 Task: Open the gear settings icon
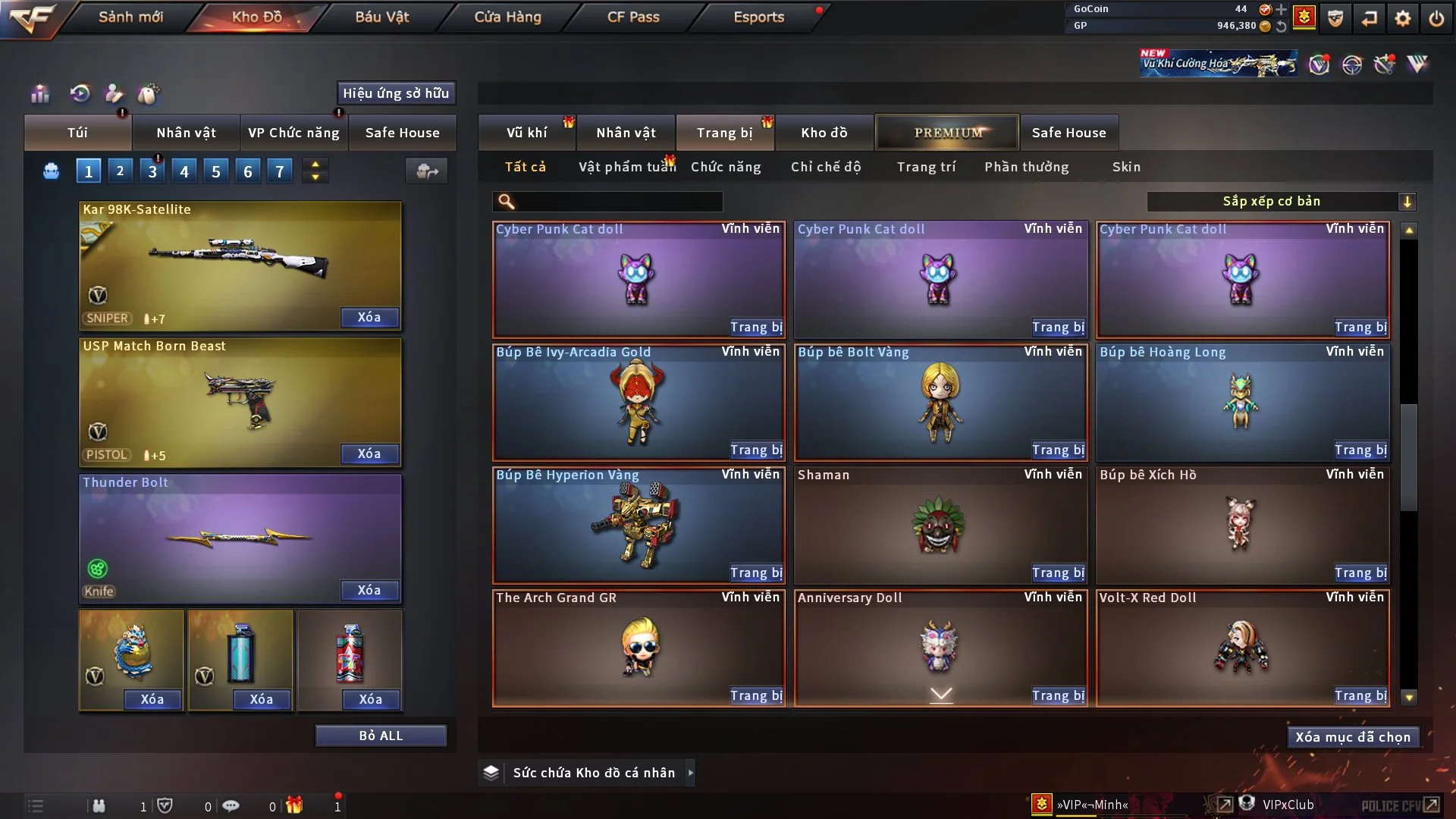point(1403,18)
